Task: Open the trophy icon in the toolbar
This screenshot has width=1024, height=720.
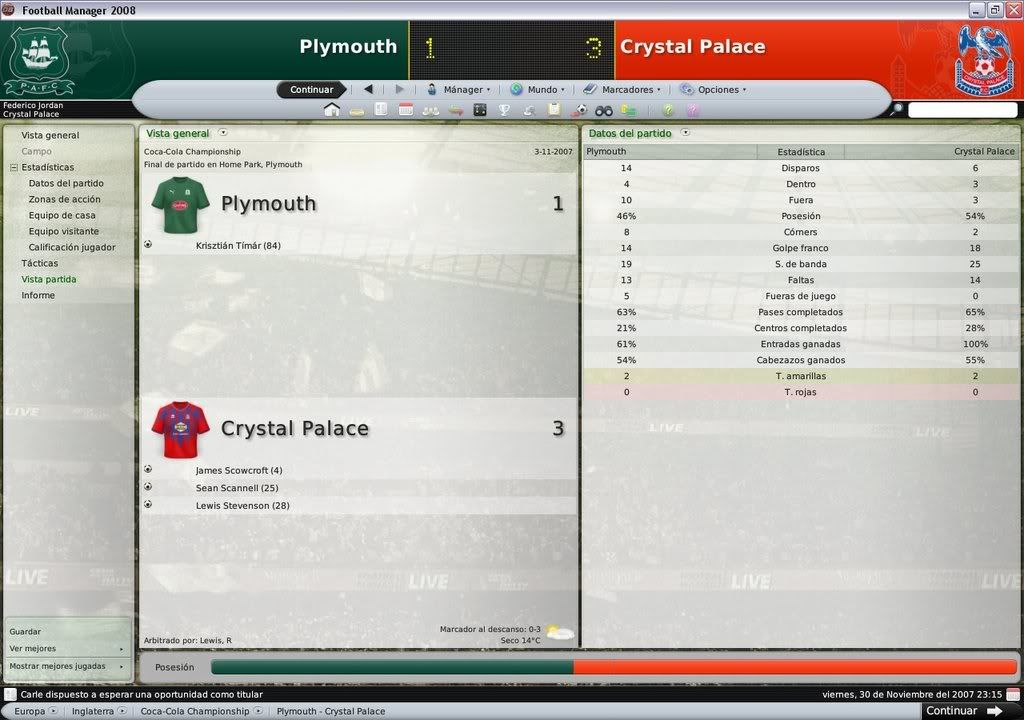Action: [x=504, y=110]
